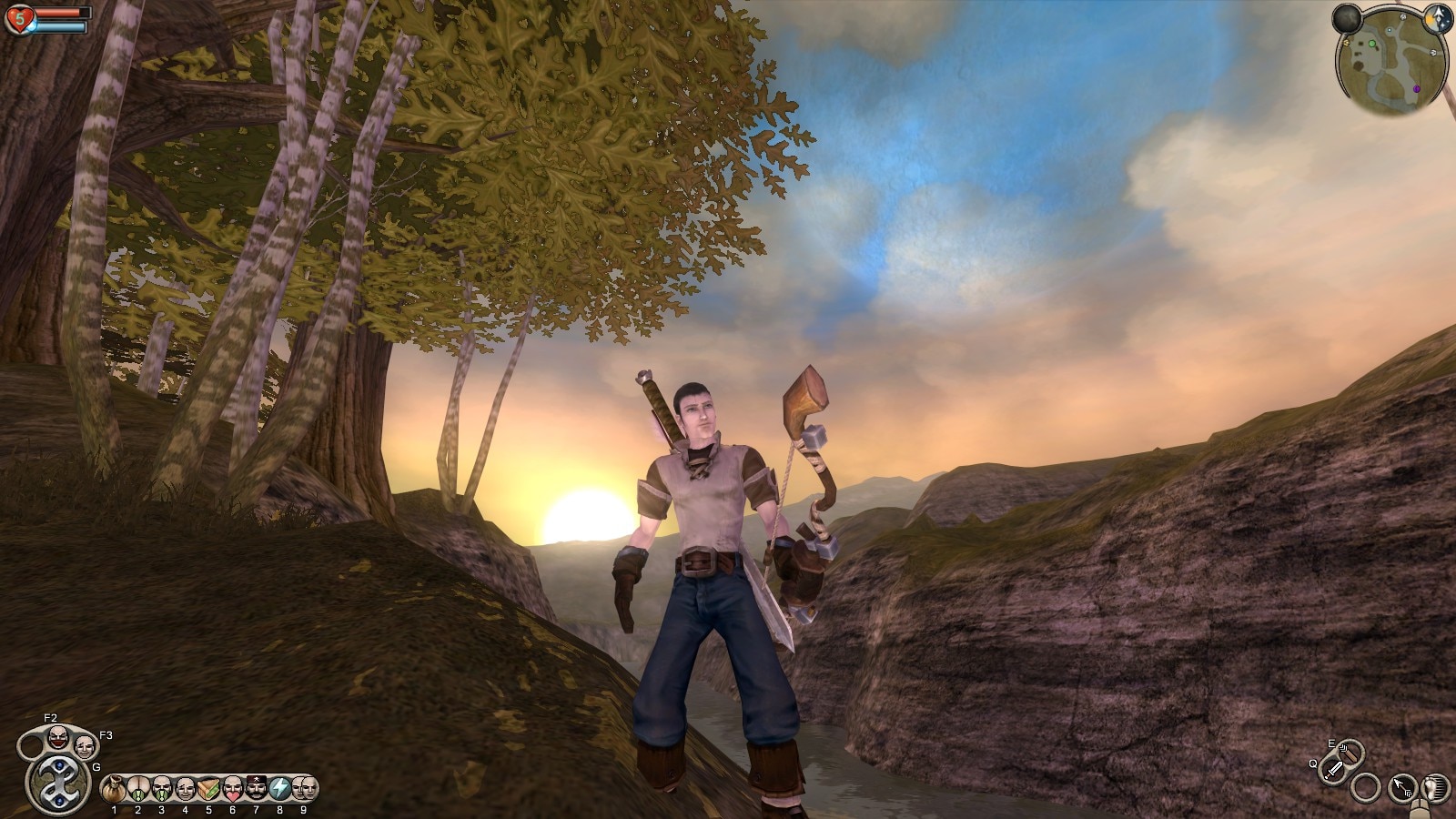The image size is (1456, 819).
Task: Equip the sword melee weapon icon
Action: click(1334, 770)
